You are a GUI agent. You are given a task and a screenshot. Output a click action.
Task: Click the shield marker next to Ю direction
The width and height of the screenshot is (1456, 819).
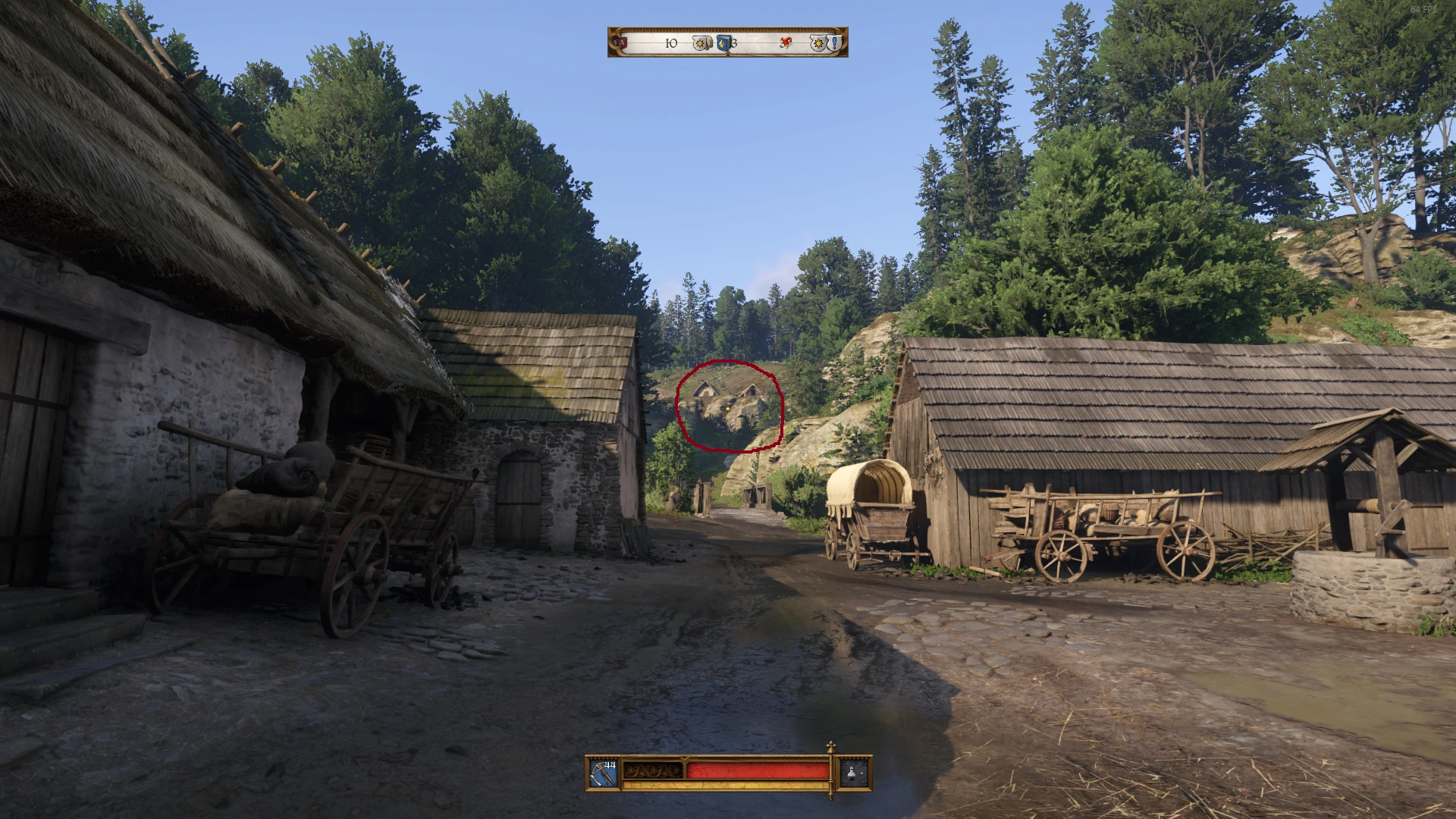coord(701,42)
